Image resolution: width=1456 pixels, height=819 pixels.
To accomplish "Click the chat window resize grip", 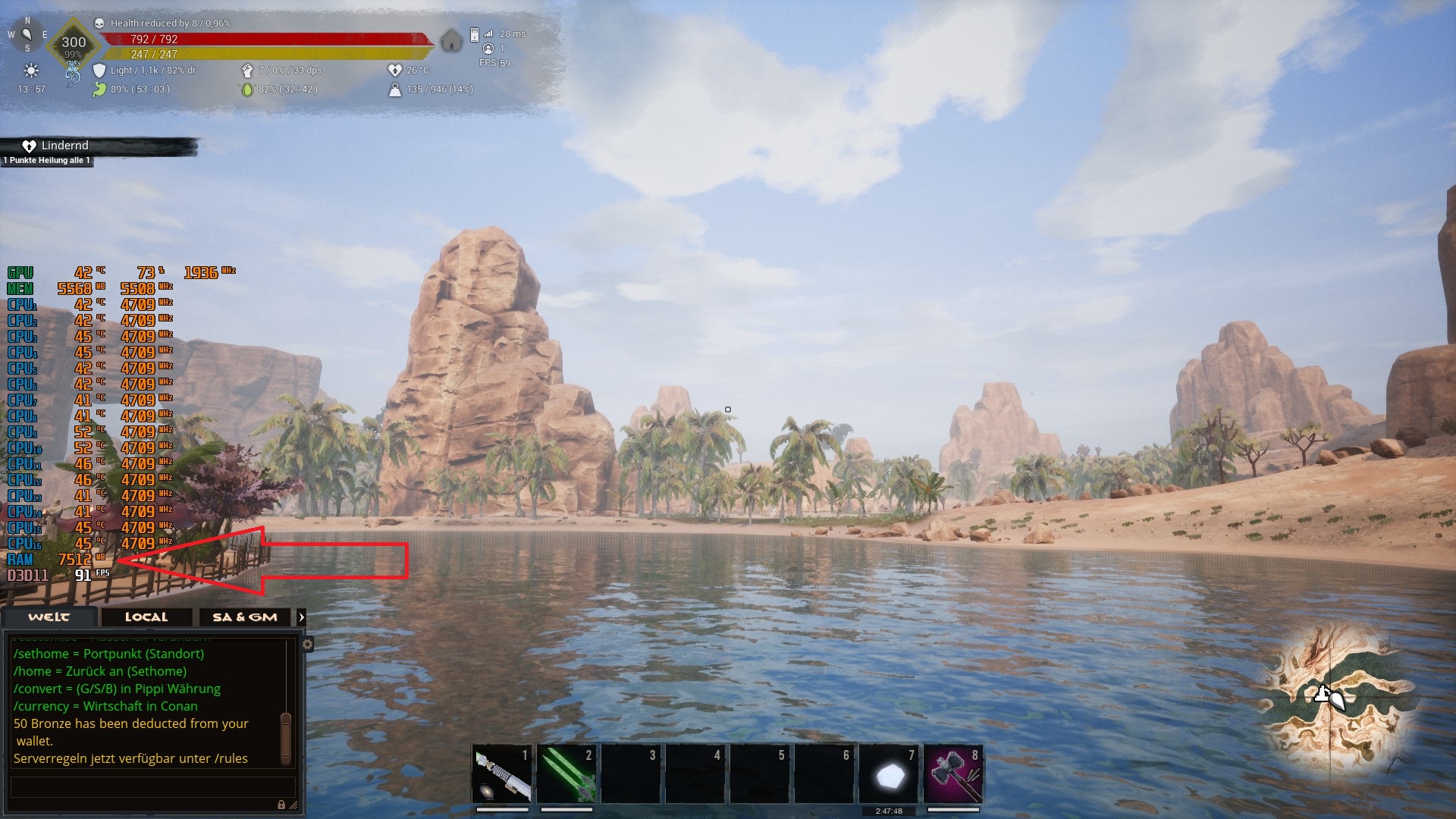I will click(293, 805).
